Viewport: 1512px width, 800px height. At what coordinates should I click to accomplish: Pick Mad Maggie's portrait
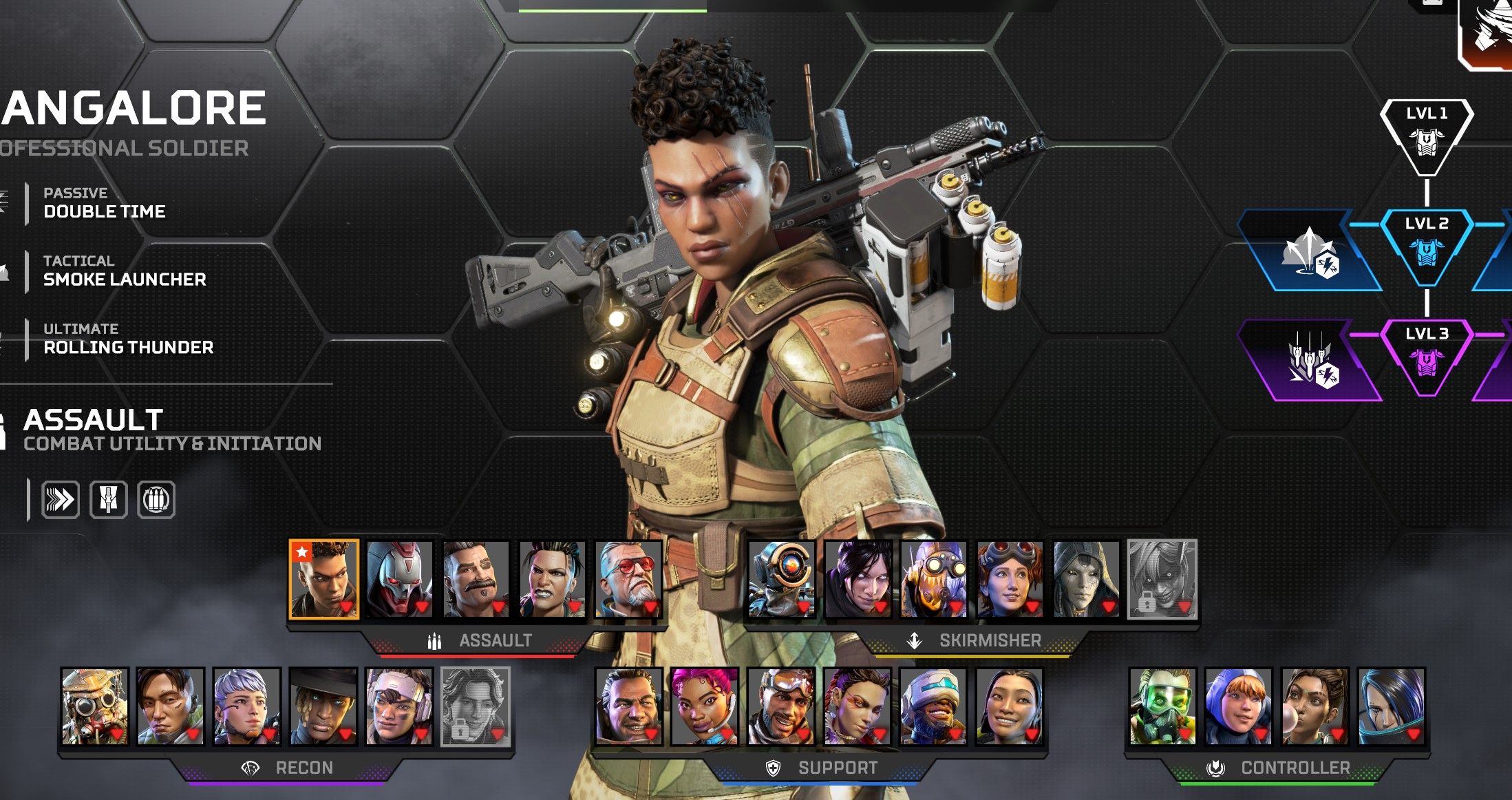tap(552, 579)
